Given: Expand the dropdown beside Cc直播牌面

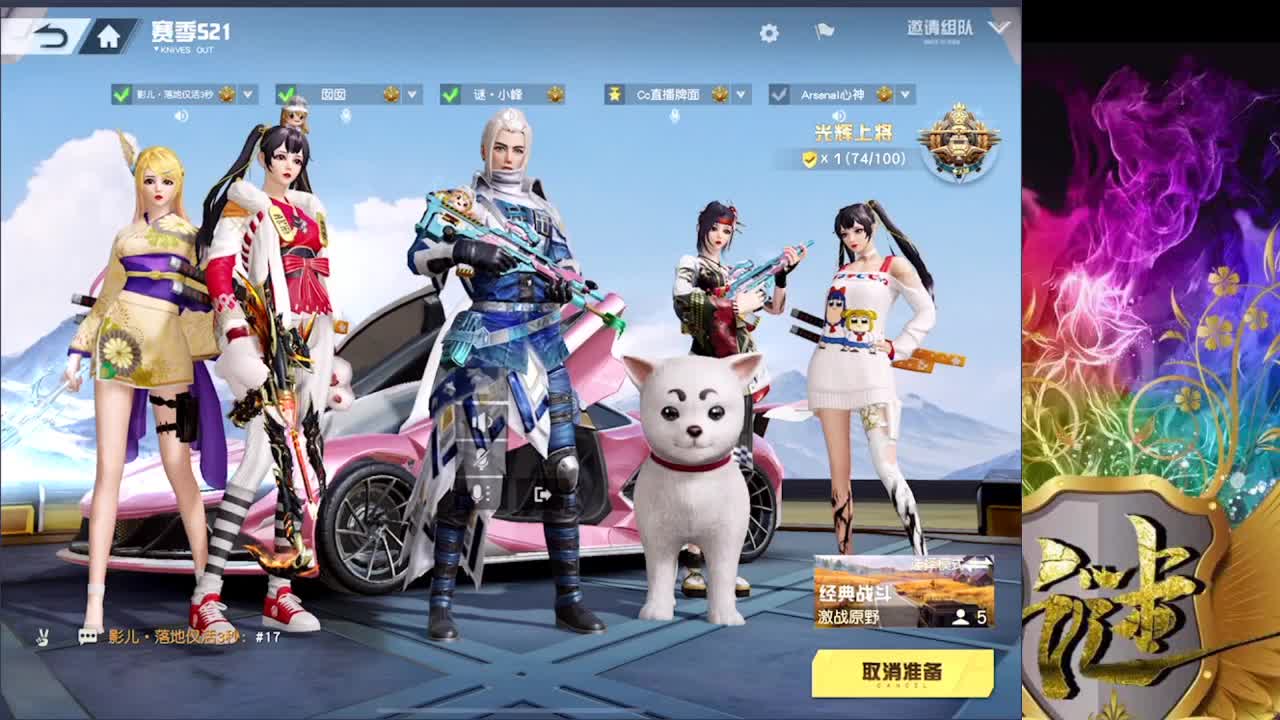Looking at the screenshot, I should point(742,94).
